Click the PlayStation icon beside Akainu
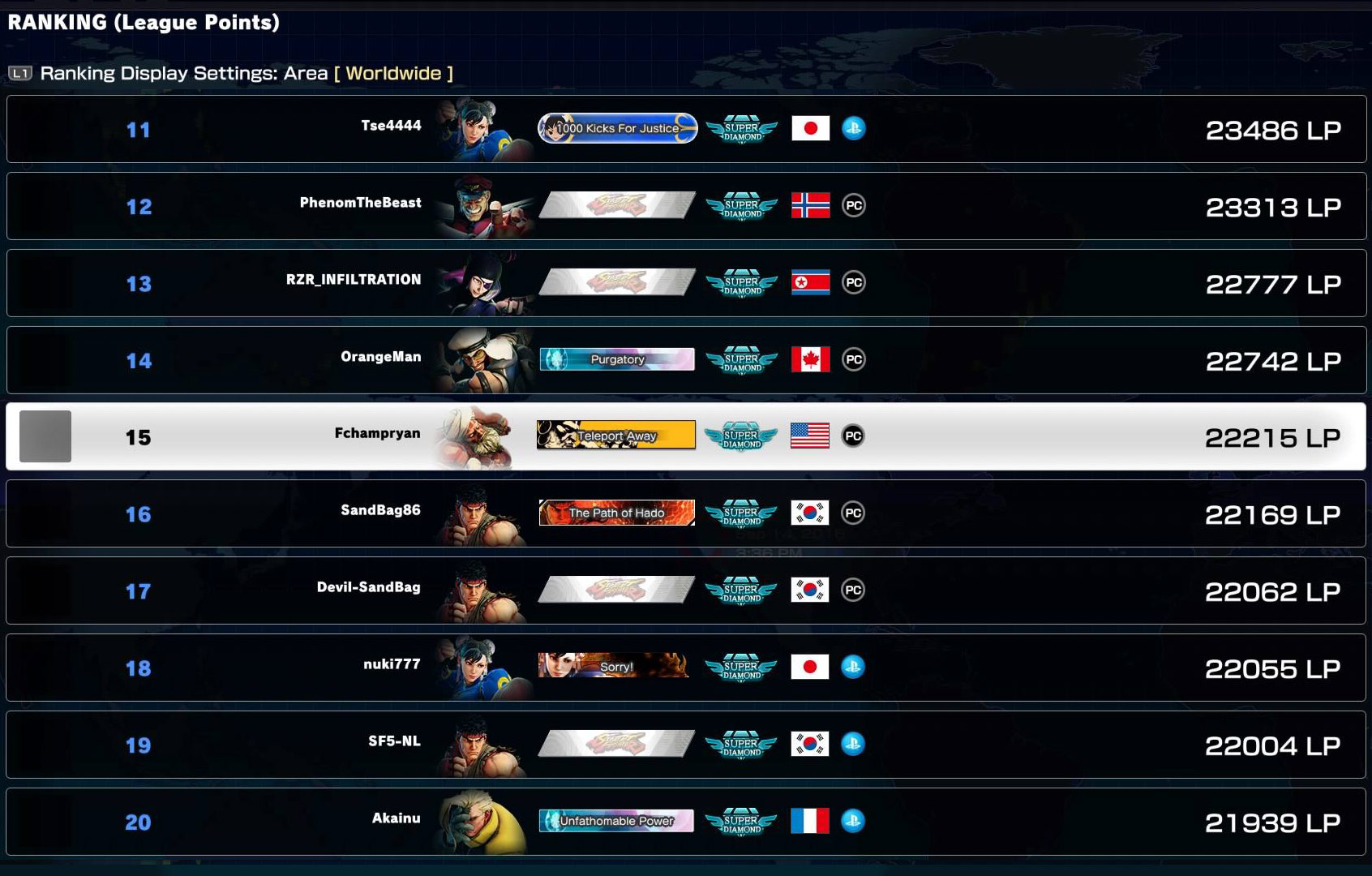 [x=855, y=821]
